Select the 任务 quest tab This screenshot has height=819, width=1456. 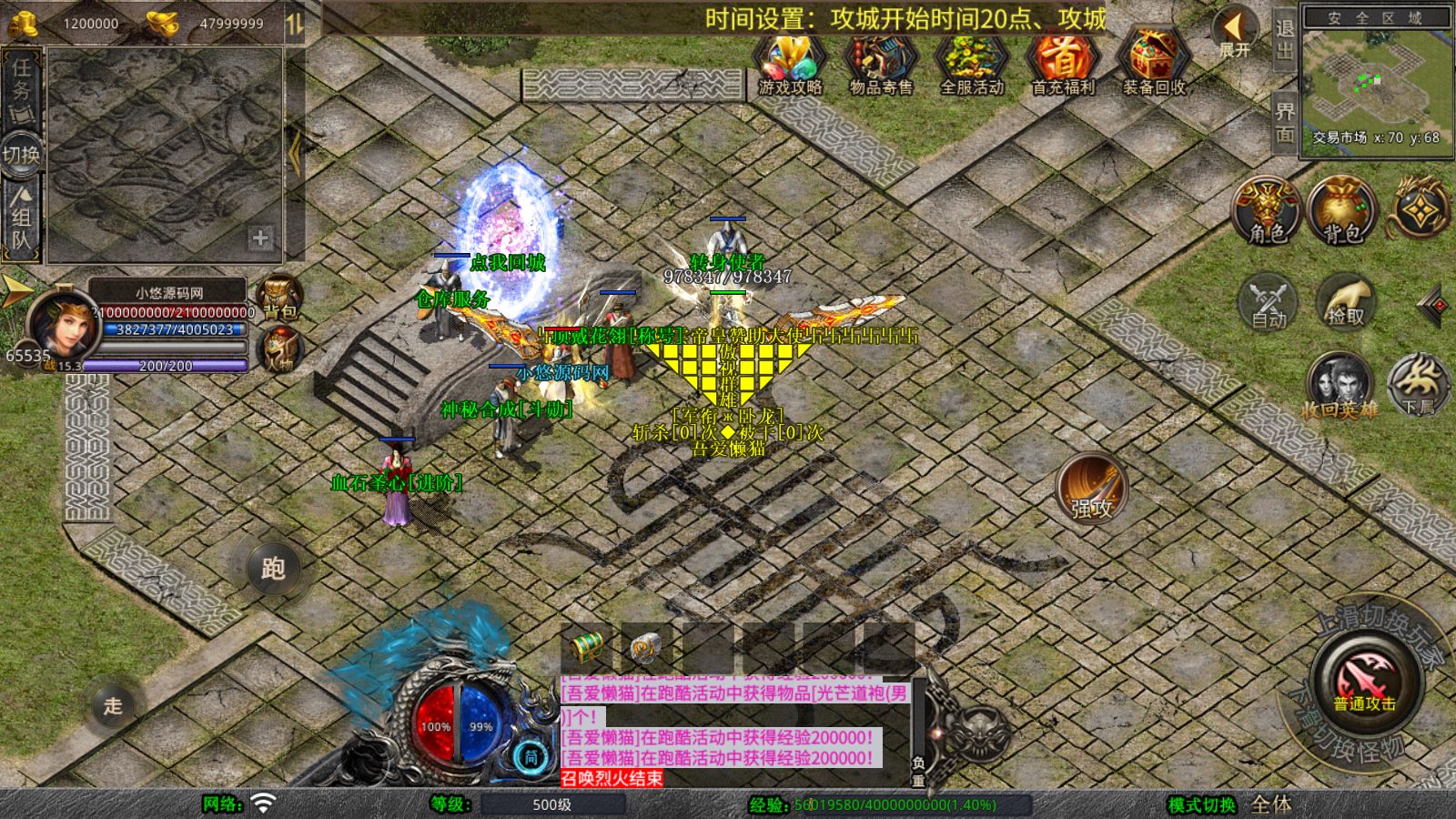[x=21, y=89]
